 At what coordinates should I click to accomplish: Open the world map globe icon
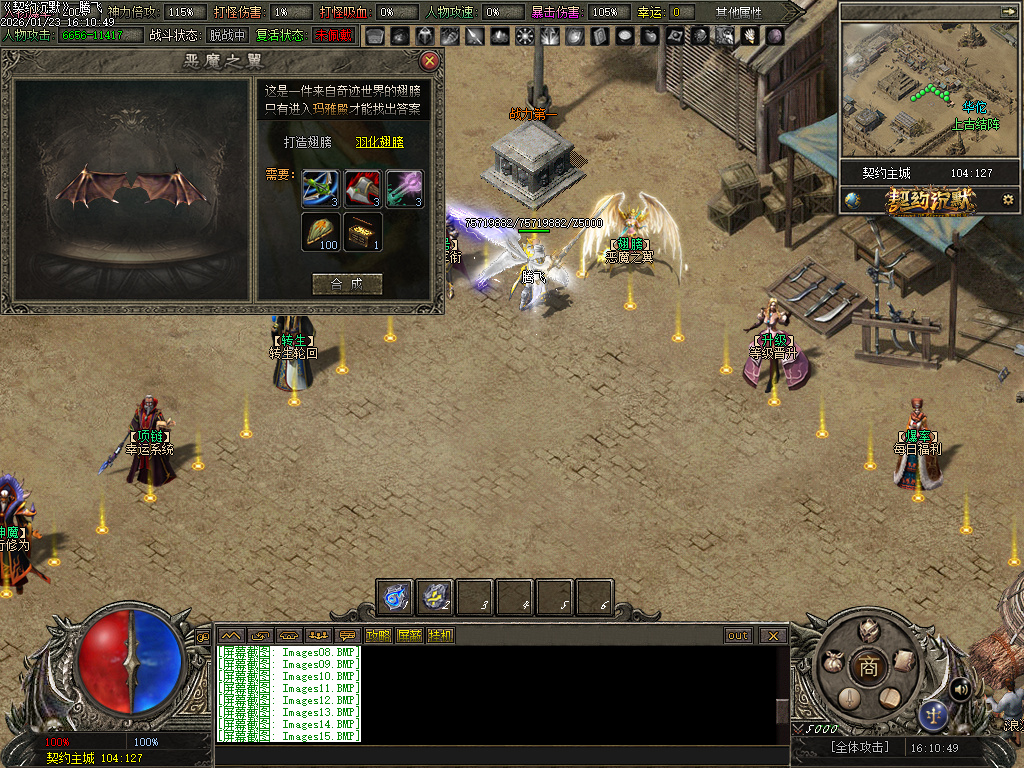pyautogui.click(x=852, y=199)
